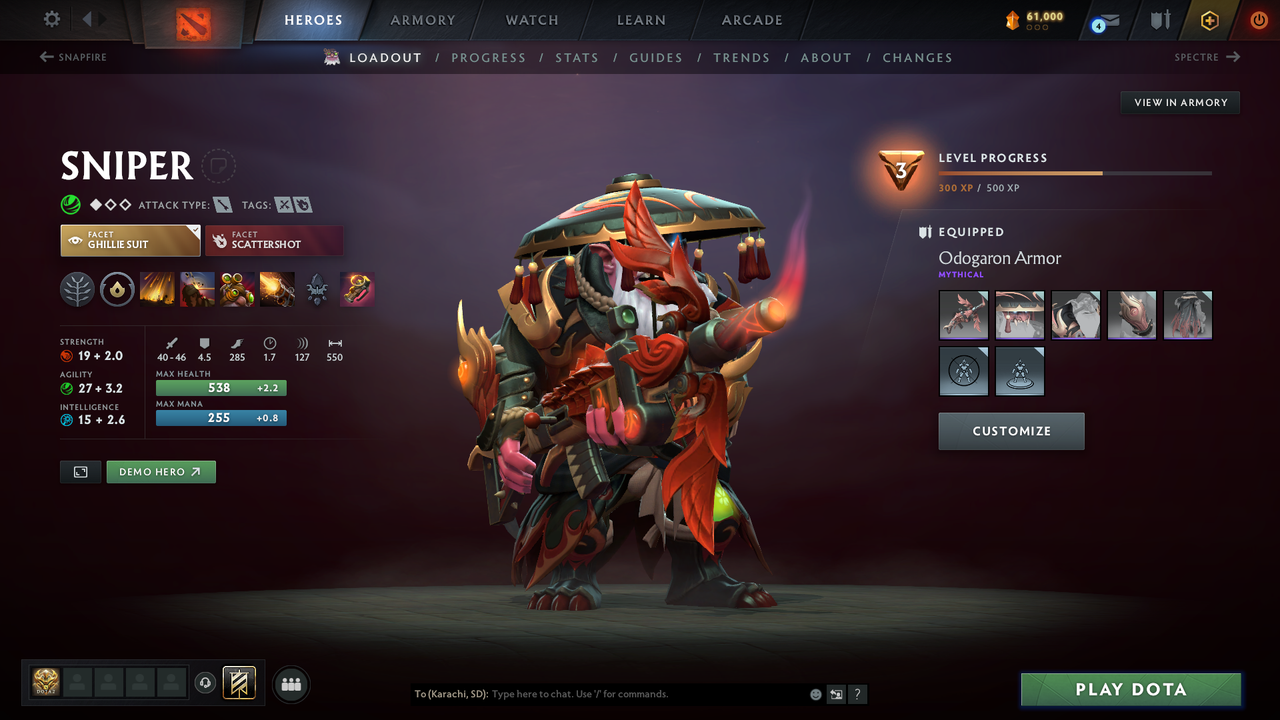Image resolution: width=1280 pixels, height=720 pixels.
Task: Click the Dota Plus hexagon icon
Action: (x=1209, y=19)
